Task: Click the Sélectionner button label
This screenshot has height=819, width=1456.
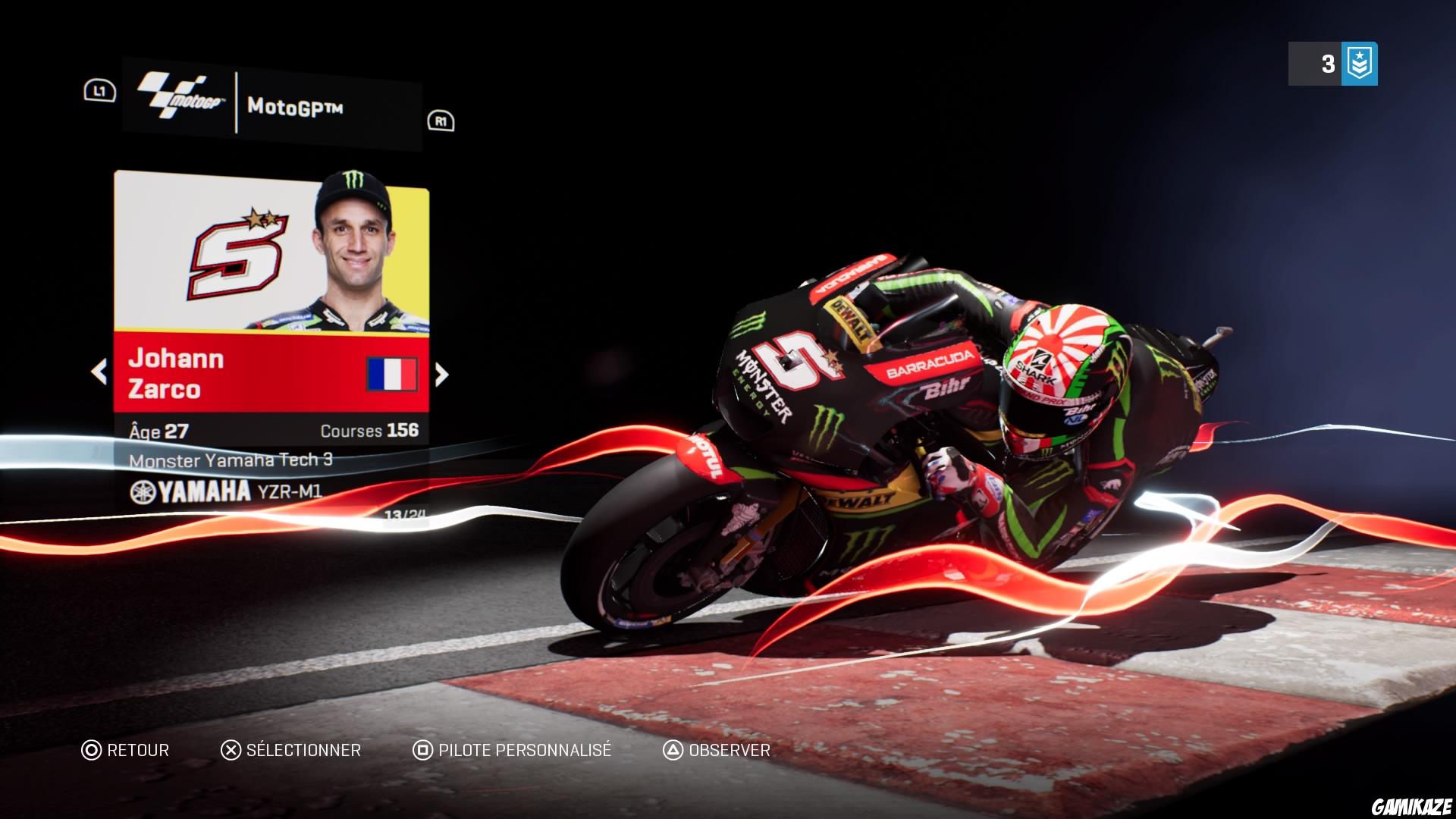Action: tap(302, 751)
